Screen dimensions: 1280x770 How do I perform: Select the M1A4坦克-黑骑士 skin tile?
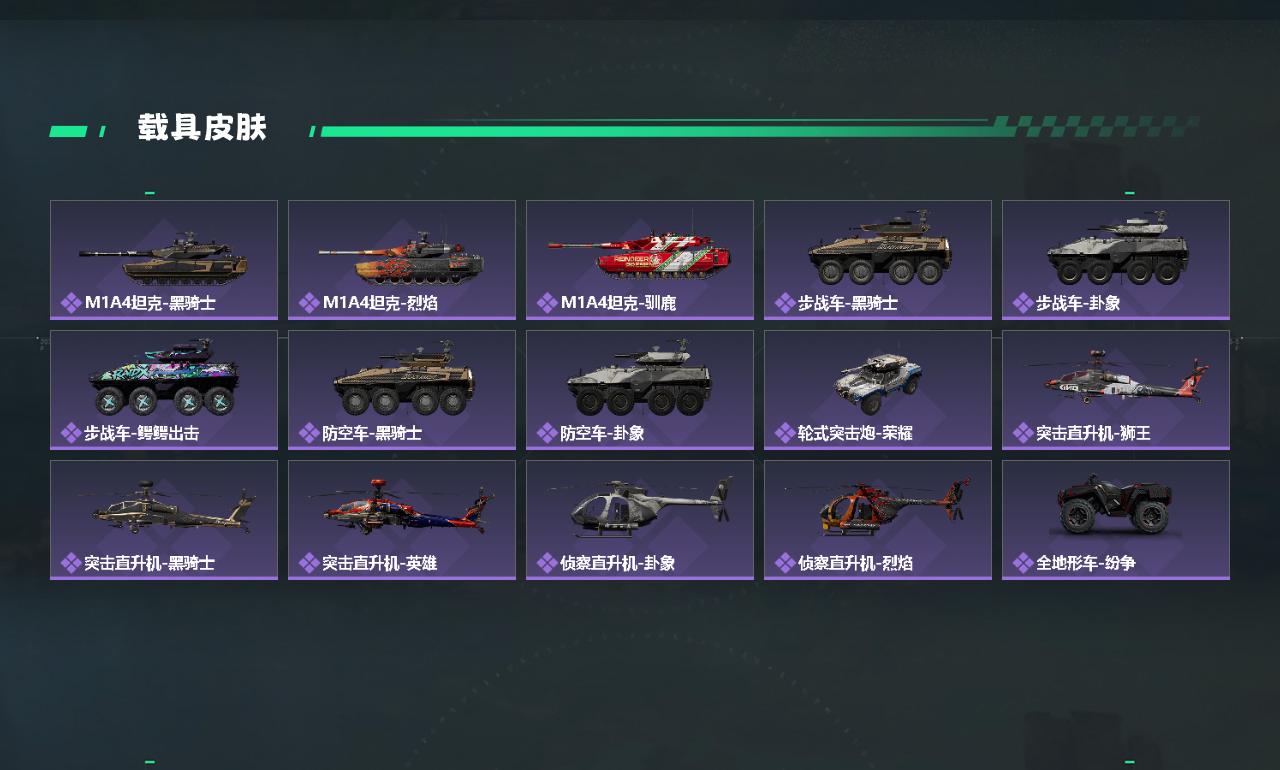[164, 260]
